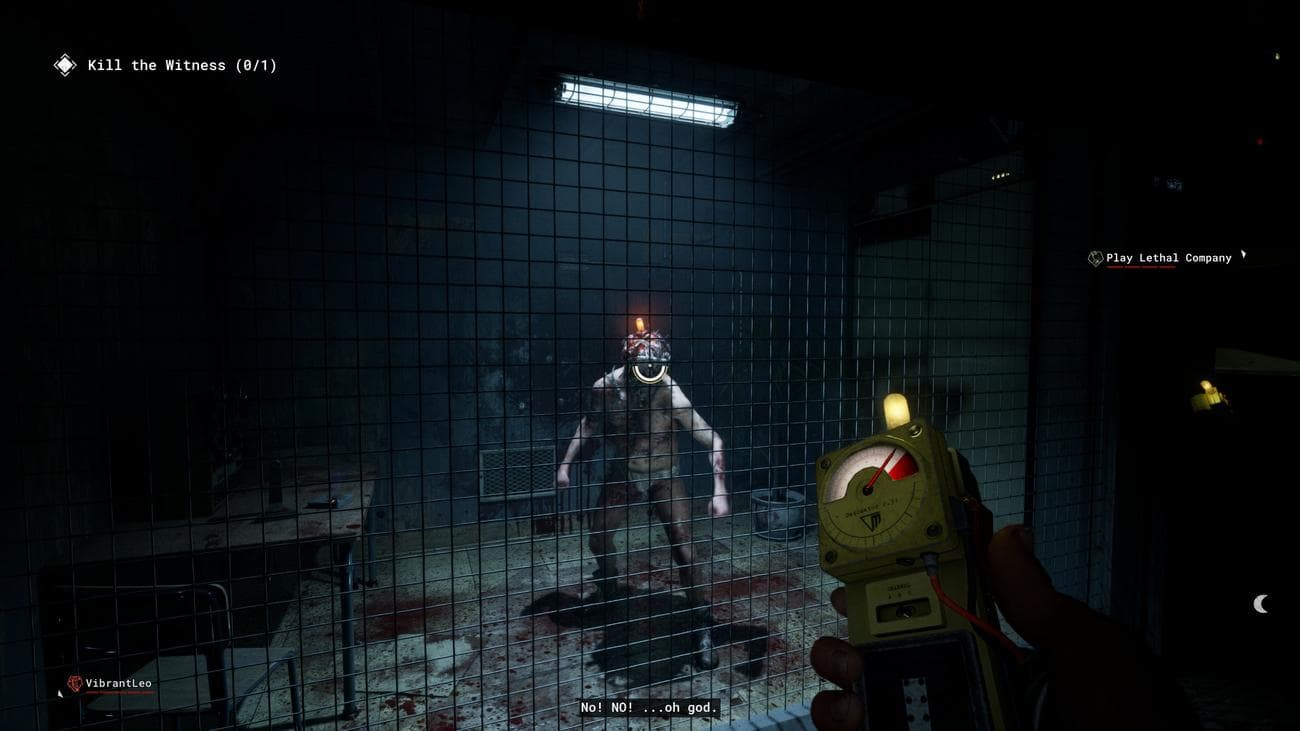Select the Play Lethal Company teammate marker

point(1160,258)
